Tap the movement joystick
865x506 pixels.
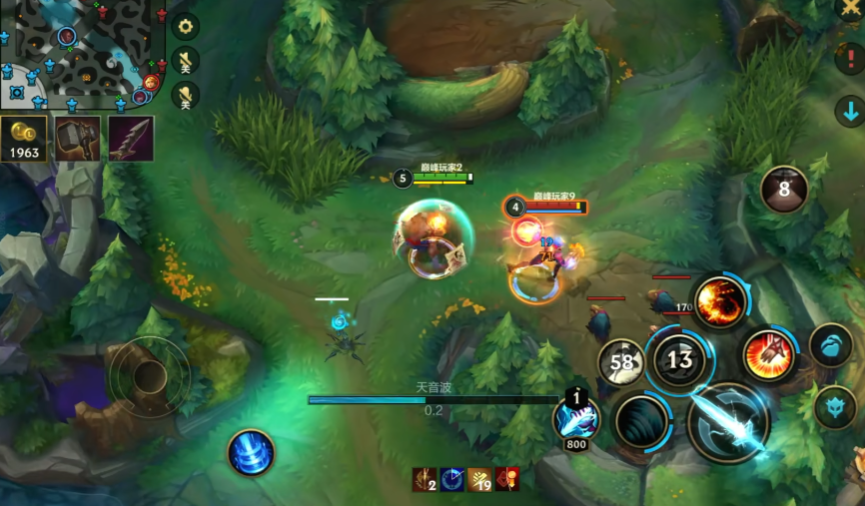[x=150, y=377]
